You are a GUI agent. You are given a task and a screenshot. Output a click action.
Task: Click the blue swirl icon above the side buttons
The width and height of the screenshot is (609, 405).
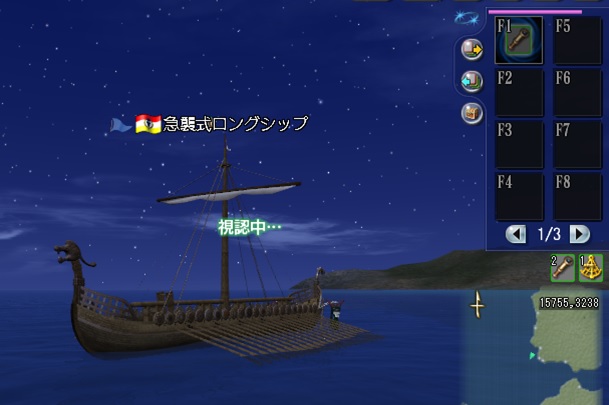(465, 18)
